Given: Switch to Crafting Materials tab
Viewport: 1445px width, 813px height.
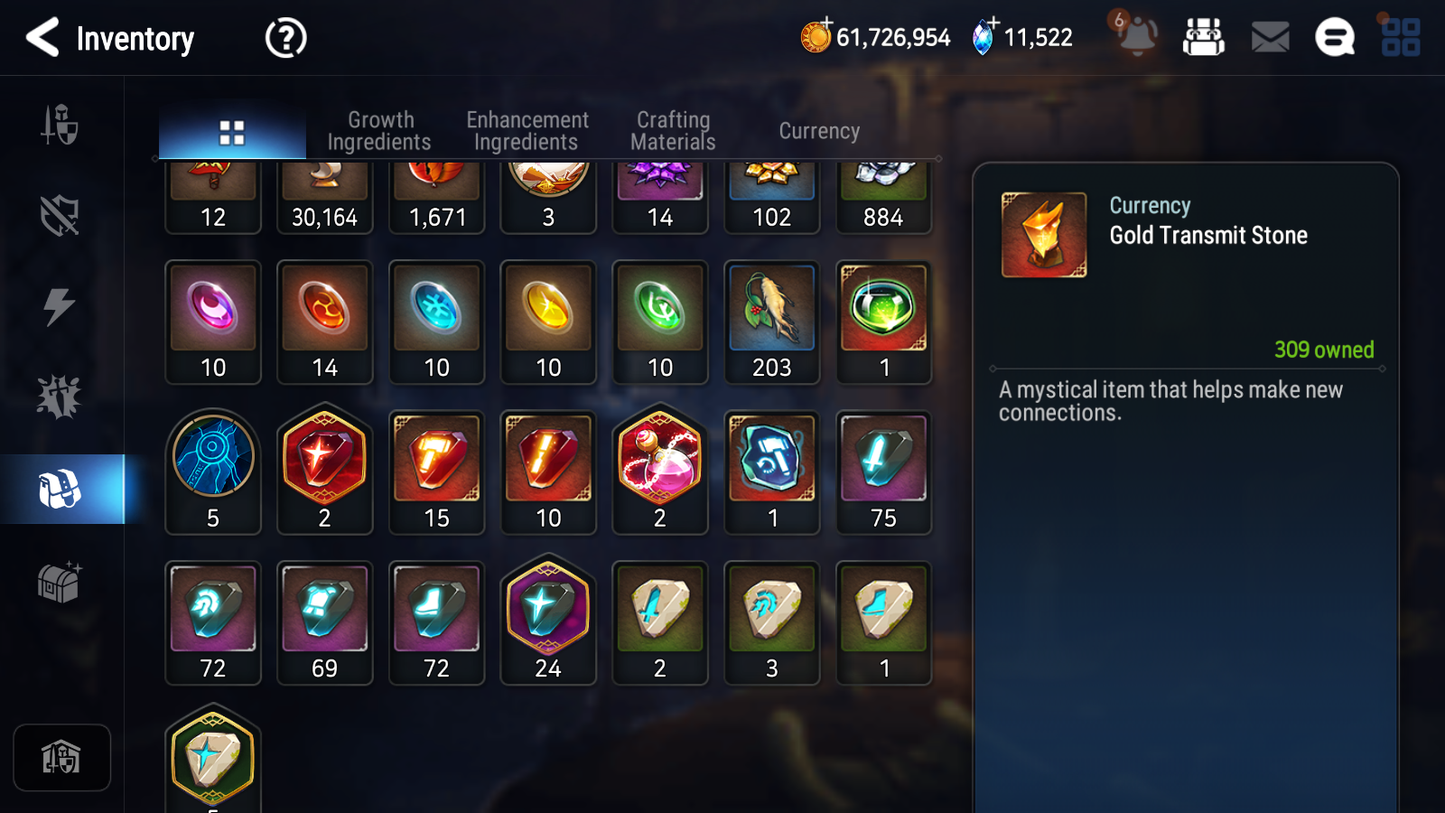Looking at the screenshot, I should (x=673, y=131).
